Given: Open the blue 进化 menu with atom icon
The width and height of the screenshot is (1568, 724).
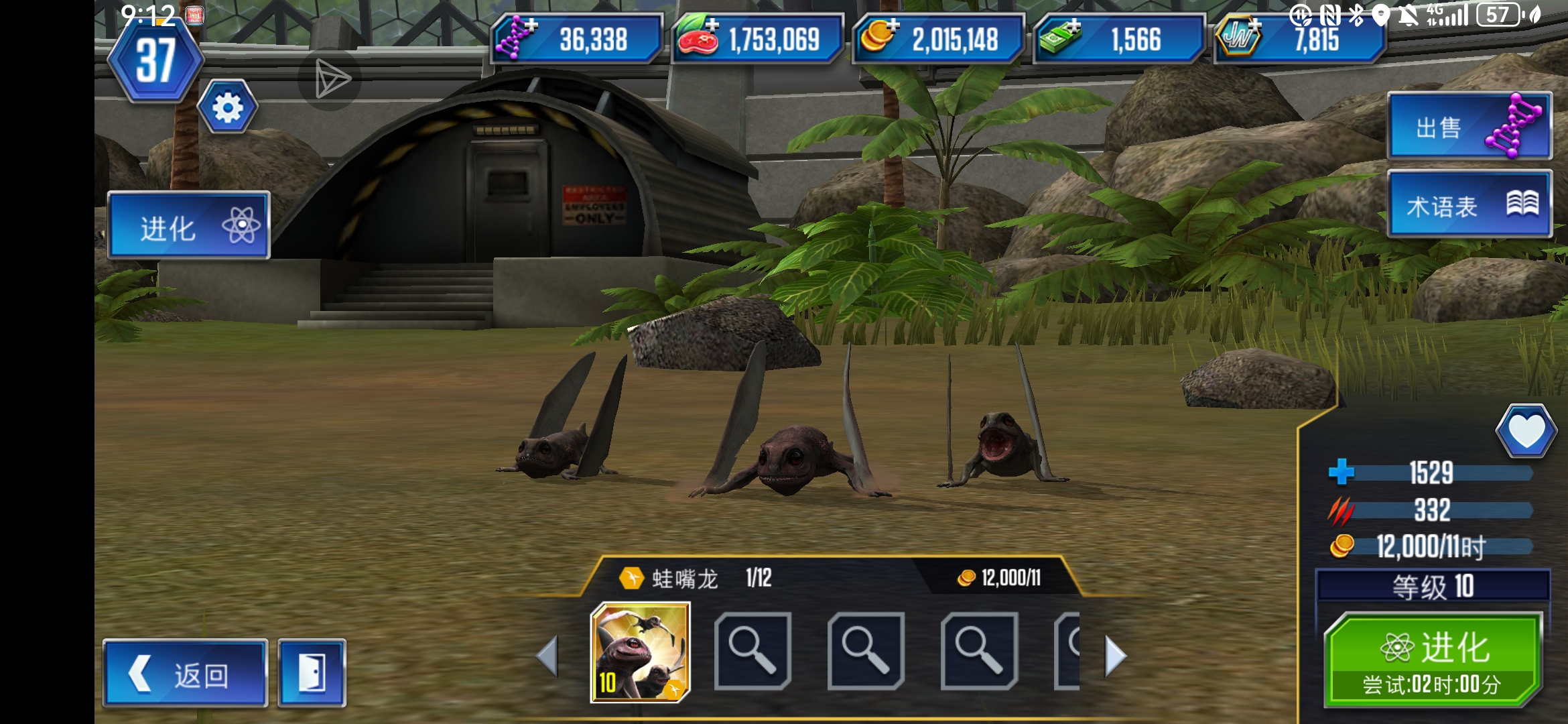Looking at the screenshot, I should tap(188, 226).
